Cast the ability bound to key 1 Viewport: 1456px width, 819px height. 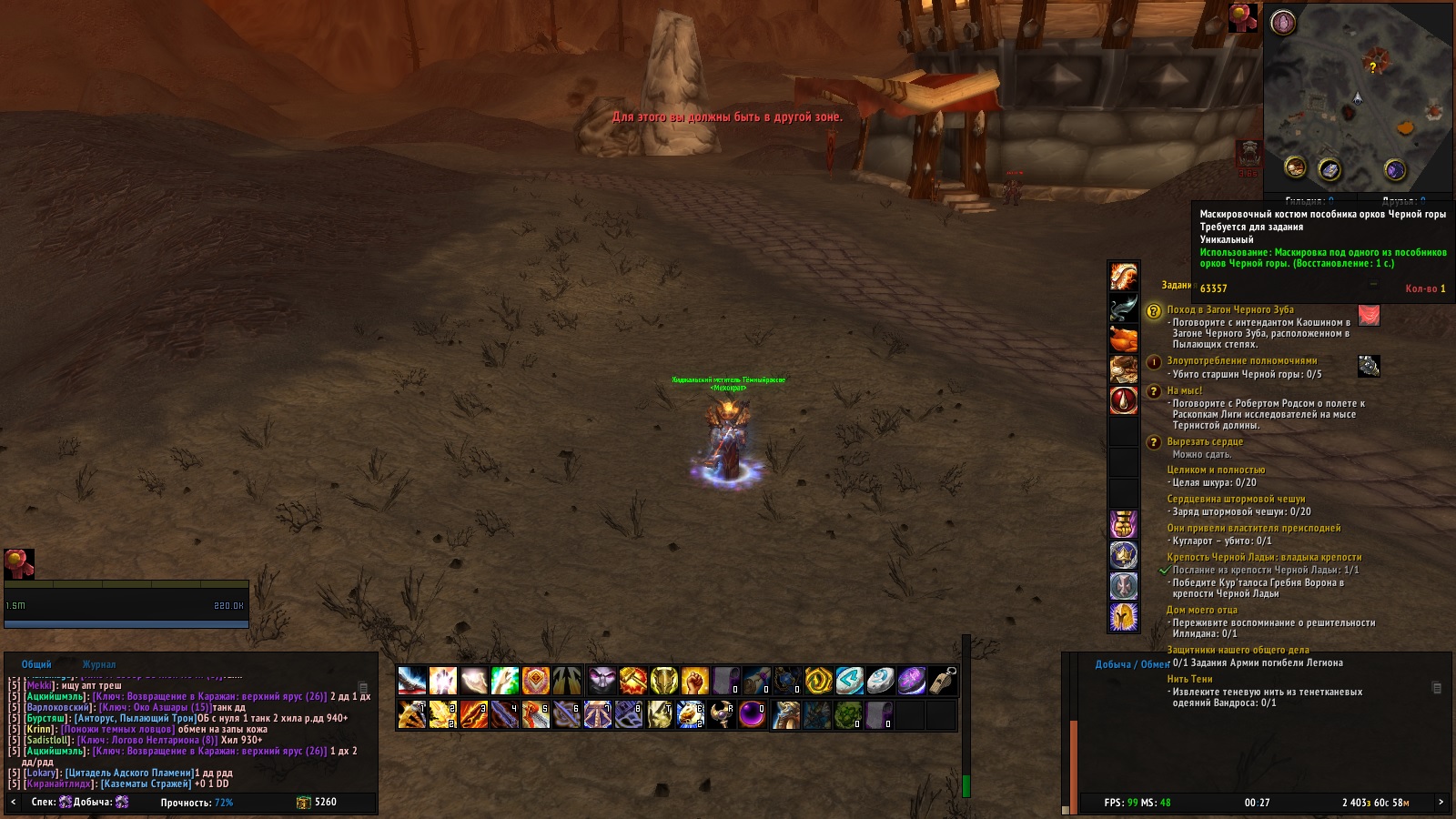(x=412, y=715)
